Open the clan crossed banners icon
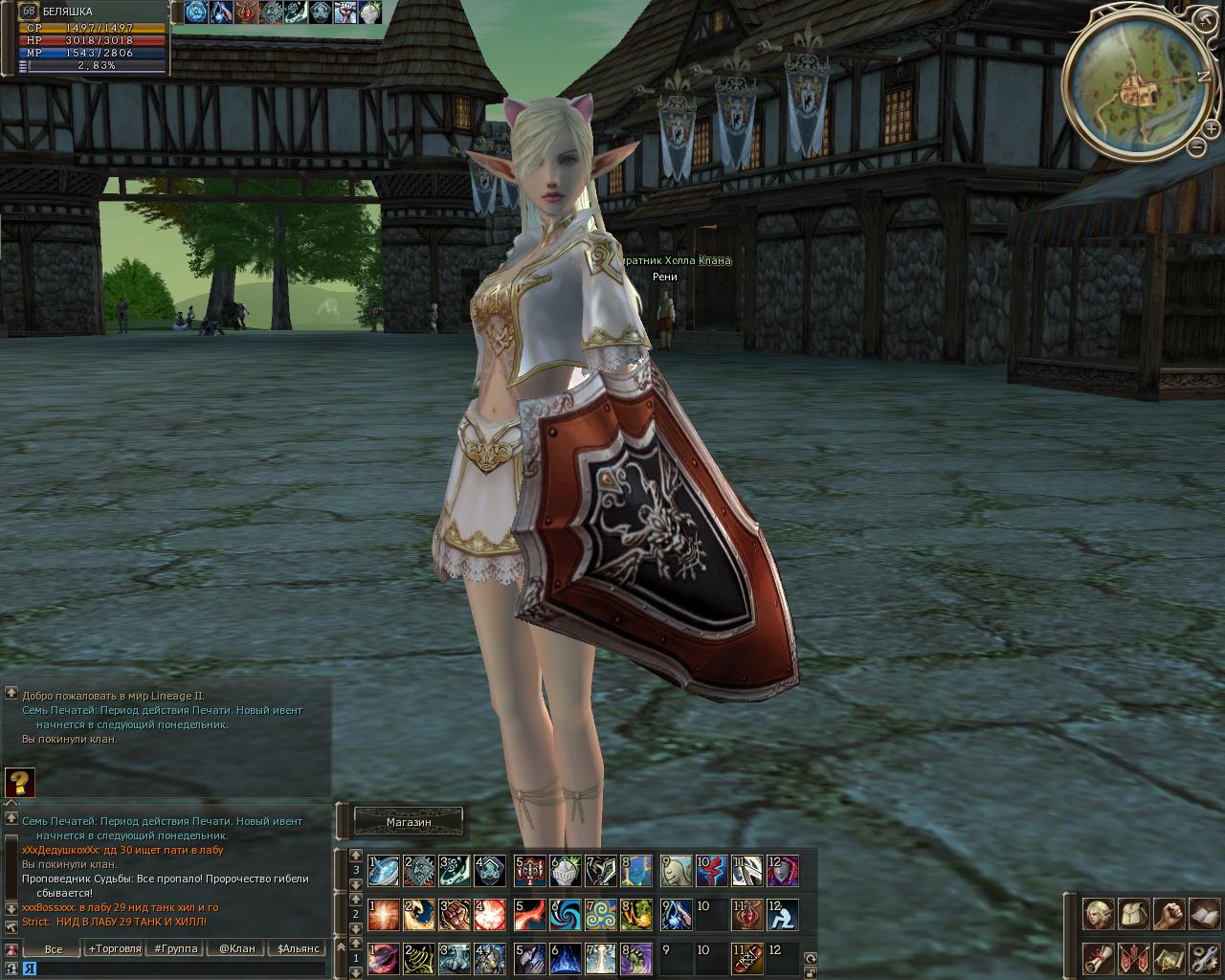 [1133, 957]
